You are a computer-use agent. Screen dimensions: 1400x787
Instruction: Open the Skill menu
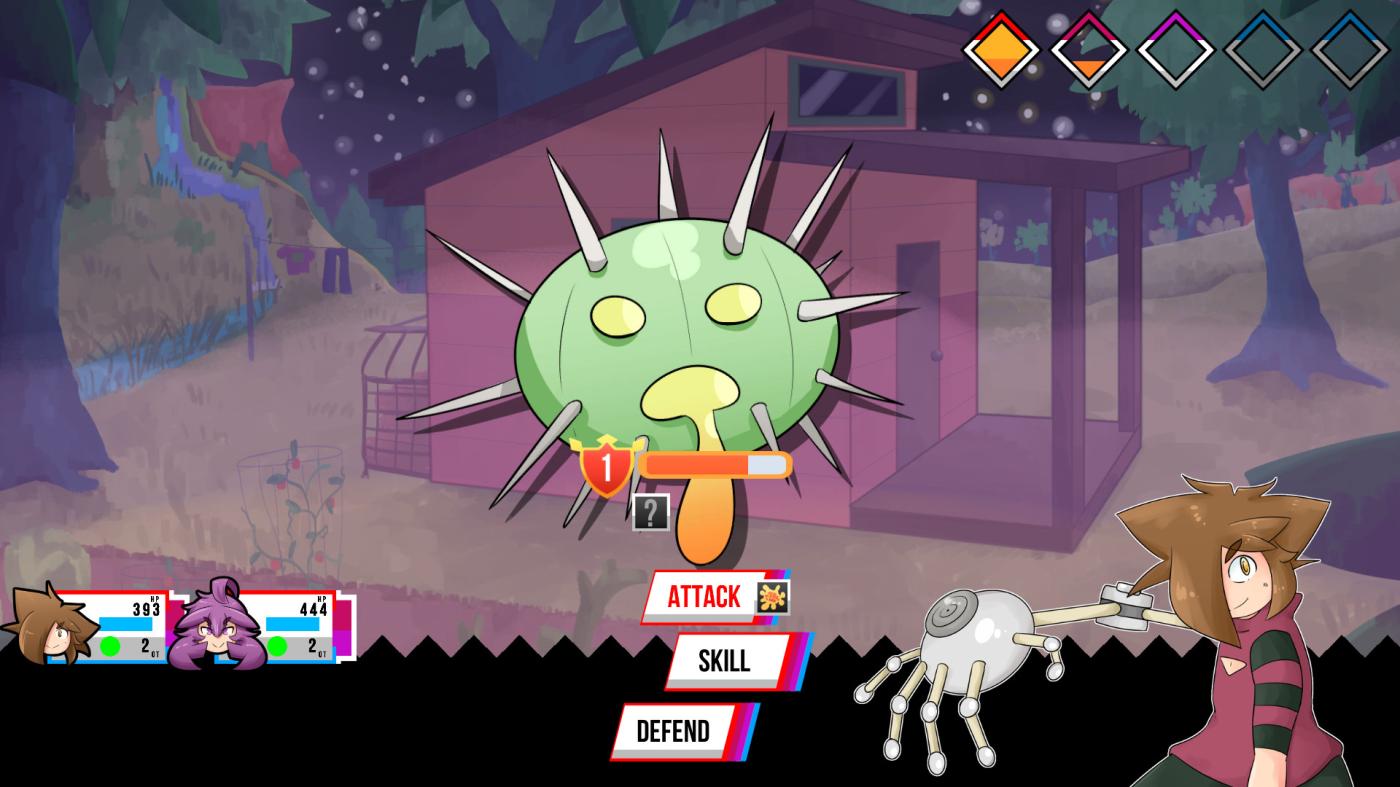click(x=724, y=661)
